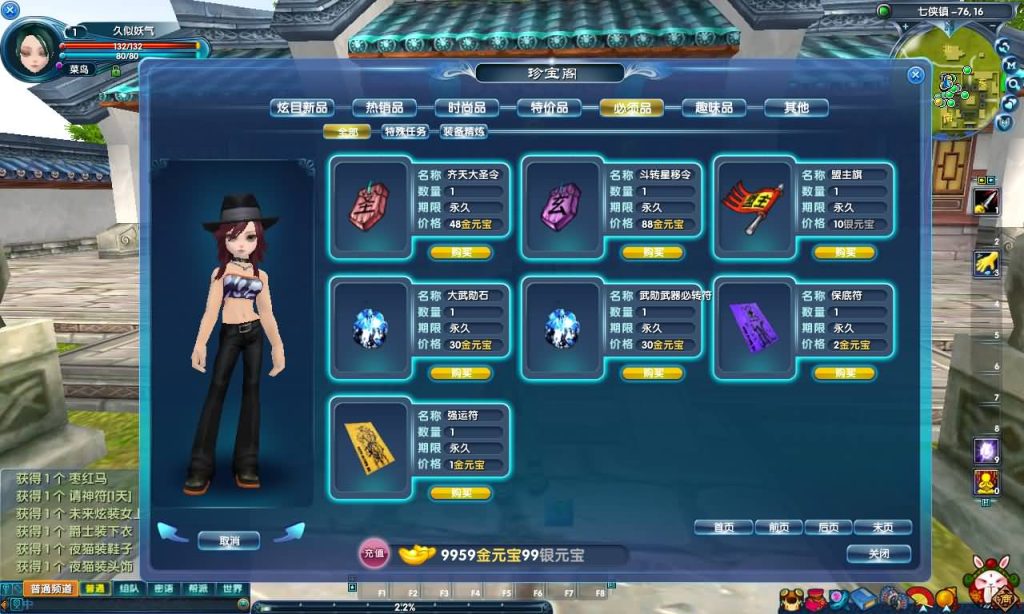Select the 大武勋石 item icon
Image resolution: width=1024 pixels, height=614 pixels.
pyautogui.click(x=371, y=329)
